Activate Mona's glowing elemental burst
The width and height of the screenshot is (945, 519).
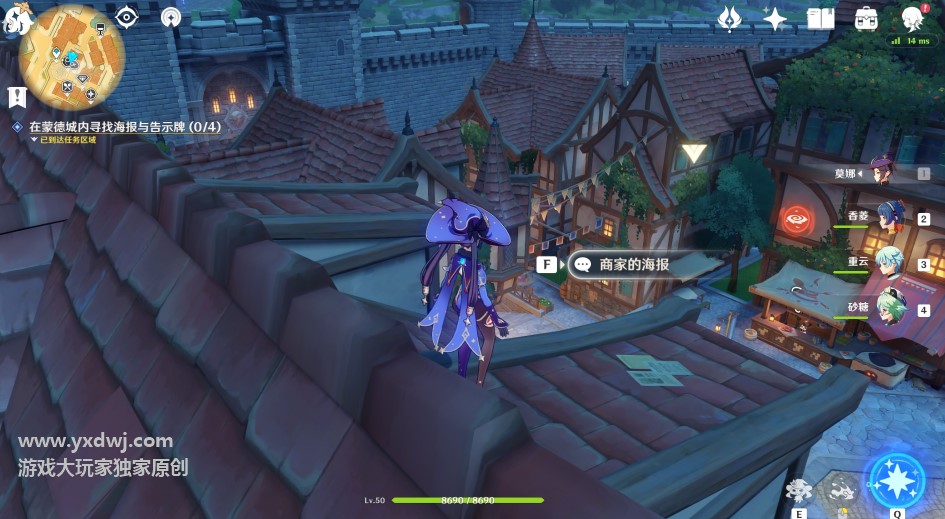(x=896, y=481)
